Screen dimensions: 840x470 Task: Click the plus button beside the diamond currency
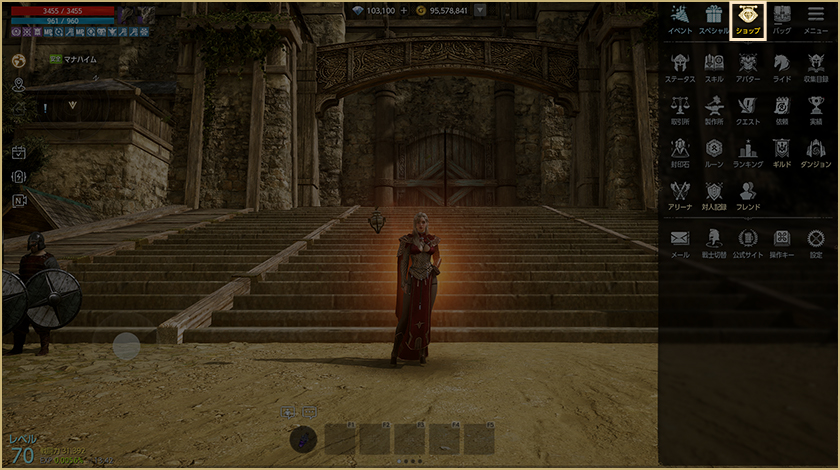pyautogui.click(x=404, y=10)
